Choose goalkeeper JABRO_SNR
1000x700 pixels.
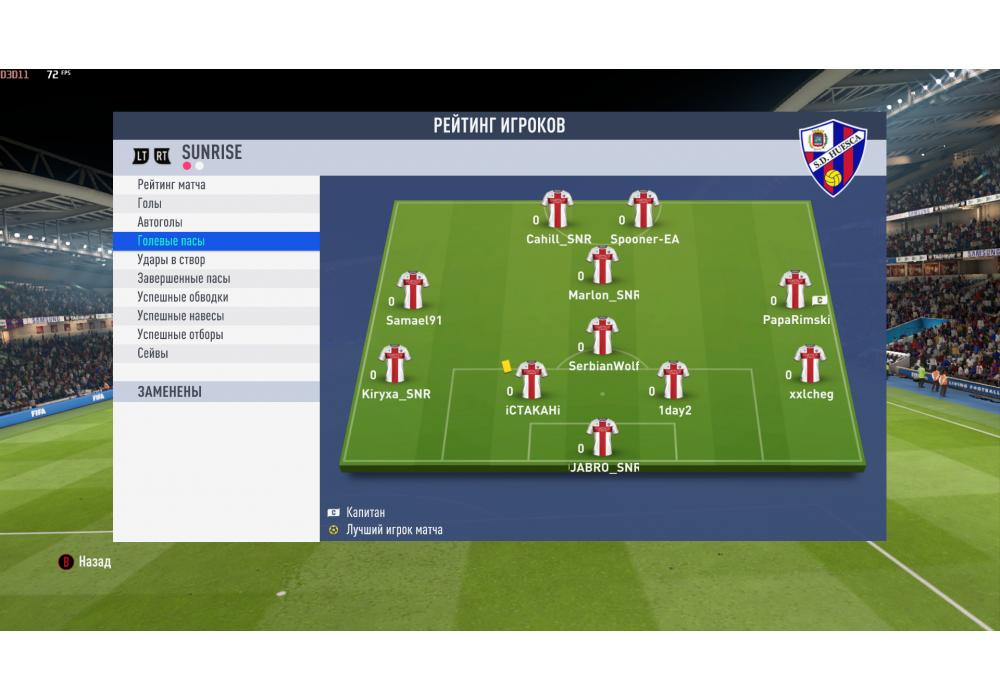coord(602,439)
